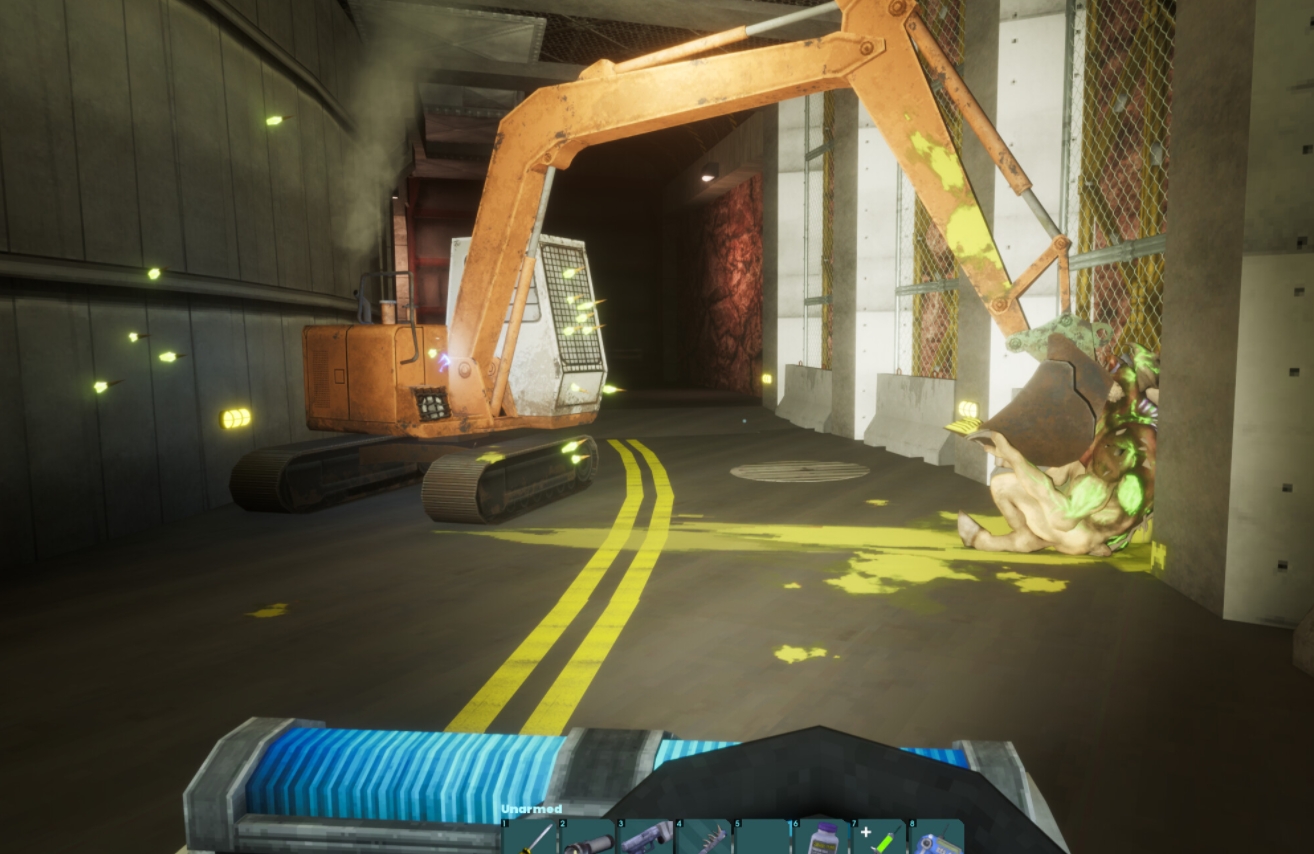Select the blue radio device slot
This screenshot has width=1314, height=854.
tap(936, 838)
